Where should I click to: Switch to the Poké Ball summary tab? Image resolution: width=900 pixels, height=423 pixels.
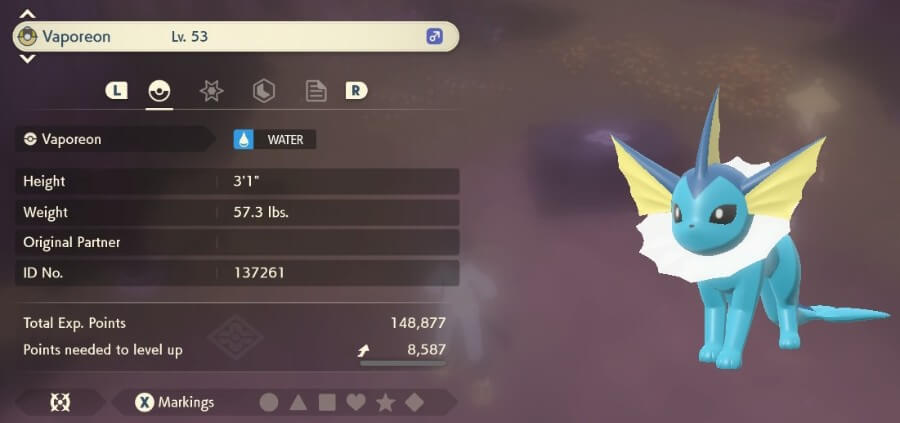[159, 91]
